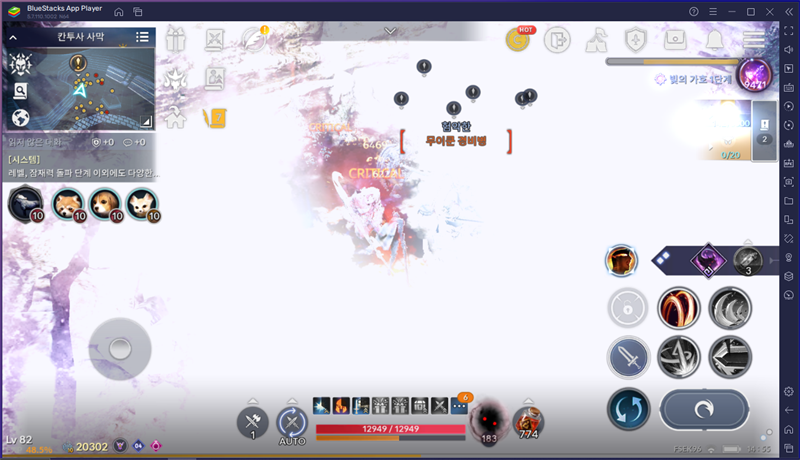The image size is (800, 460).
Task: Open the inventory bag icon
Action: tap(675, 40)
